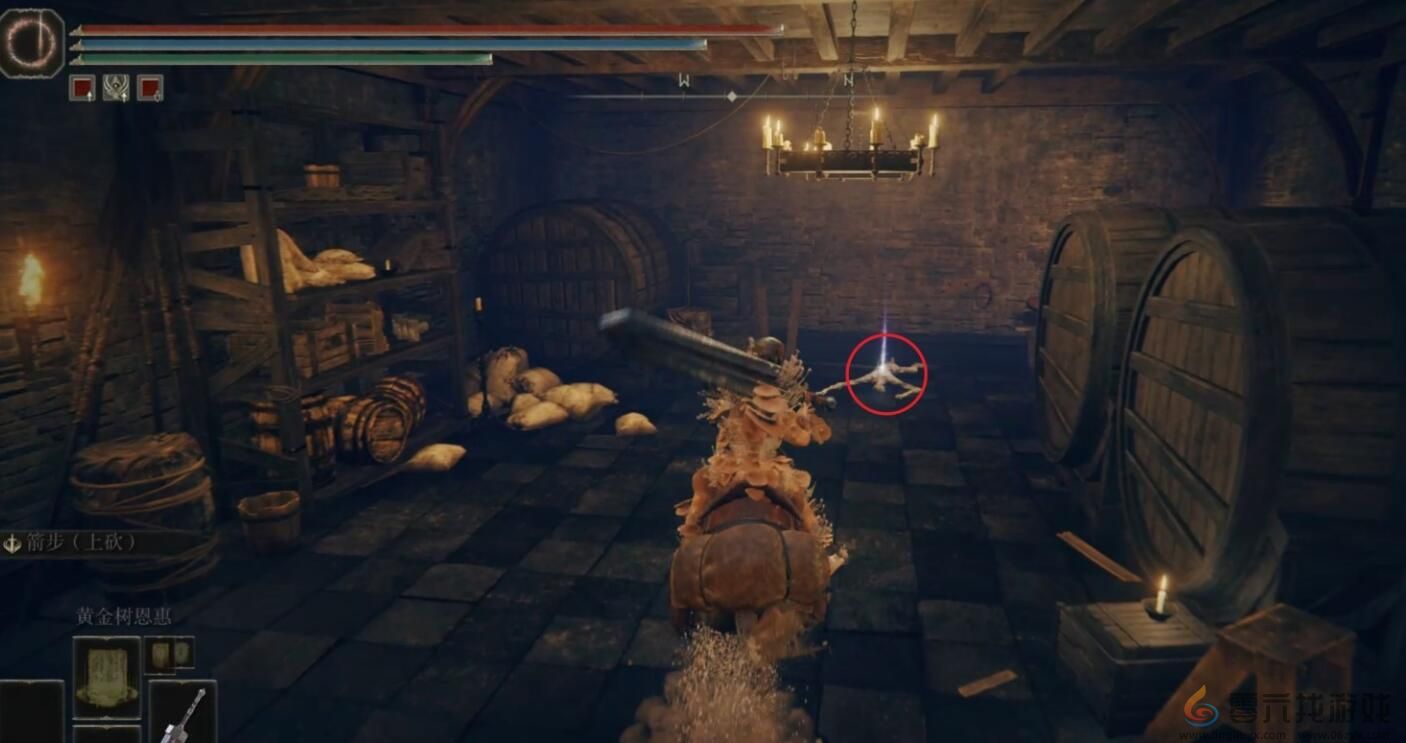The width and height of the screenshot is (1406, 743).
Task: Click the anchor icon beside the skill name
Action: pyautogui.click(x=13, y=543)
